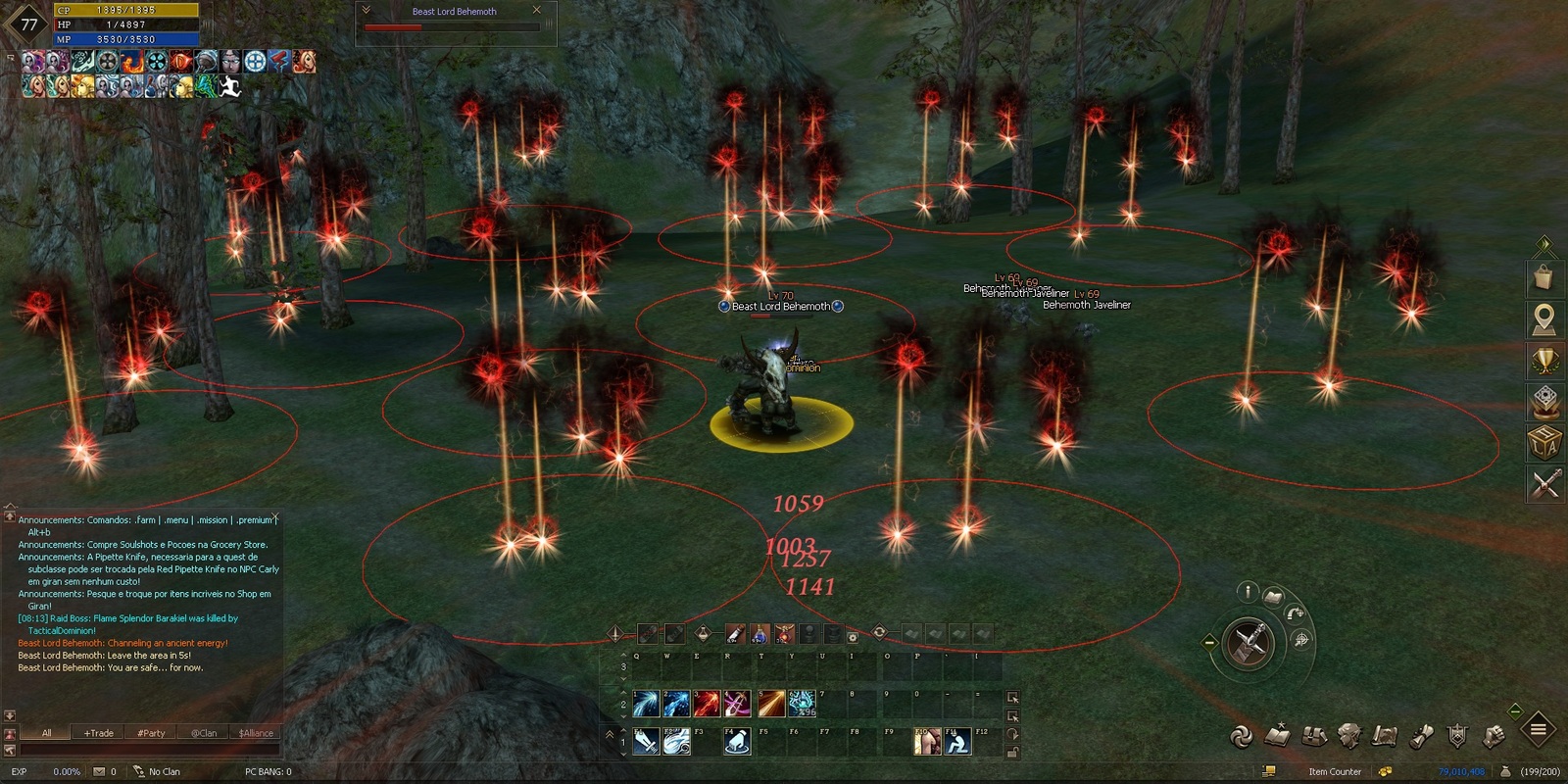Open the clan shield banner icon
This screenshot has height=784, width=1568.
(x=1457, y=735)
